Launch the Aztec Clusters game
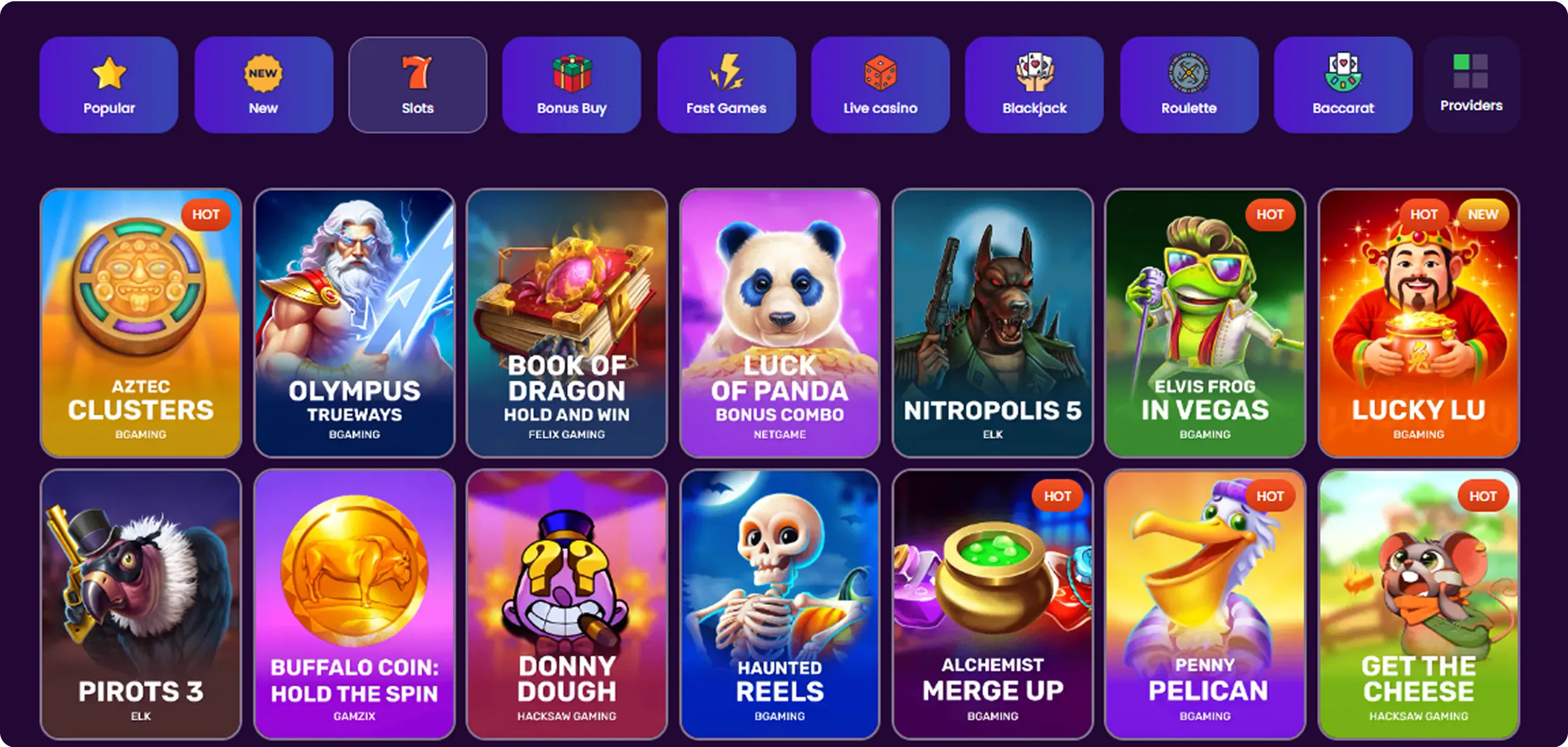This screenshot has height=747, width=1568. point(140,323)
